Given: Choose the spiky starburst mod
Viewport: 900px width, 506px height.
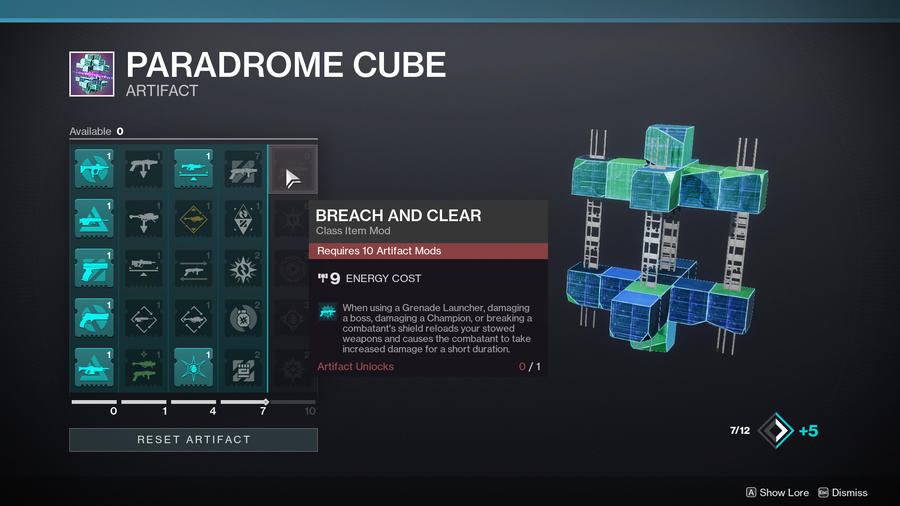Looking at the screenshot, I should (243, 268).
